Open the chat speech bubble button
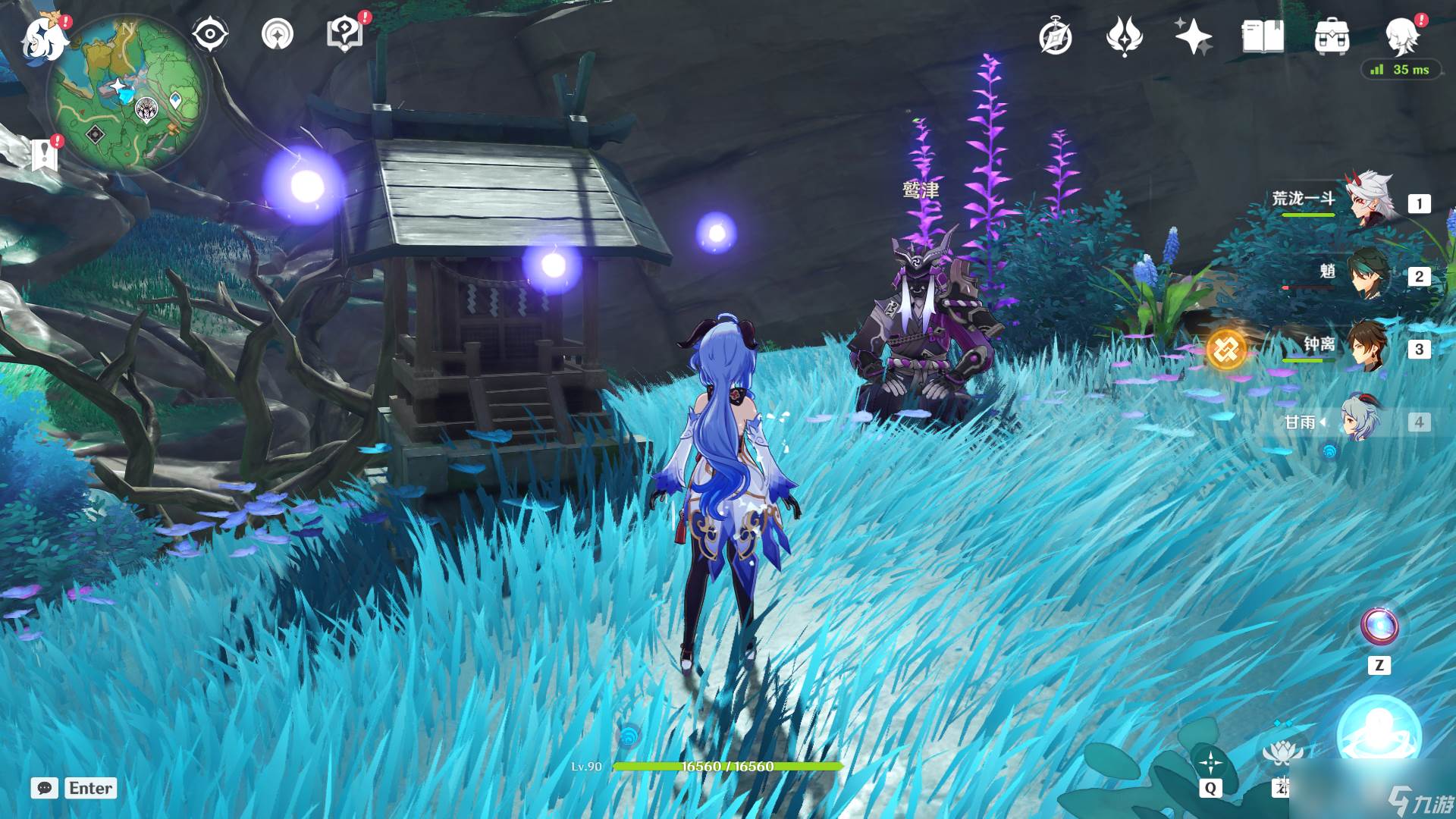Image resolution: width=1456 pixels, height=819 pixels. tap(45, 788)
